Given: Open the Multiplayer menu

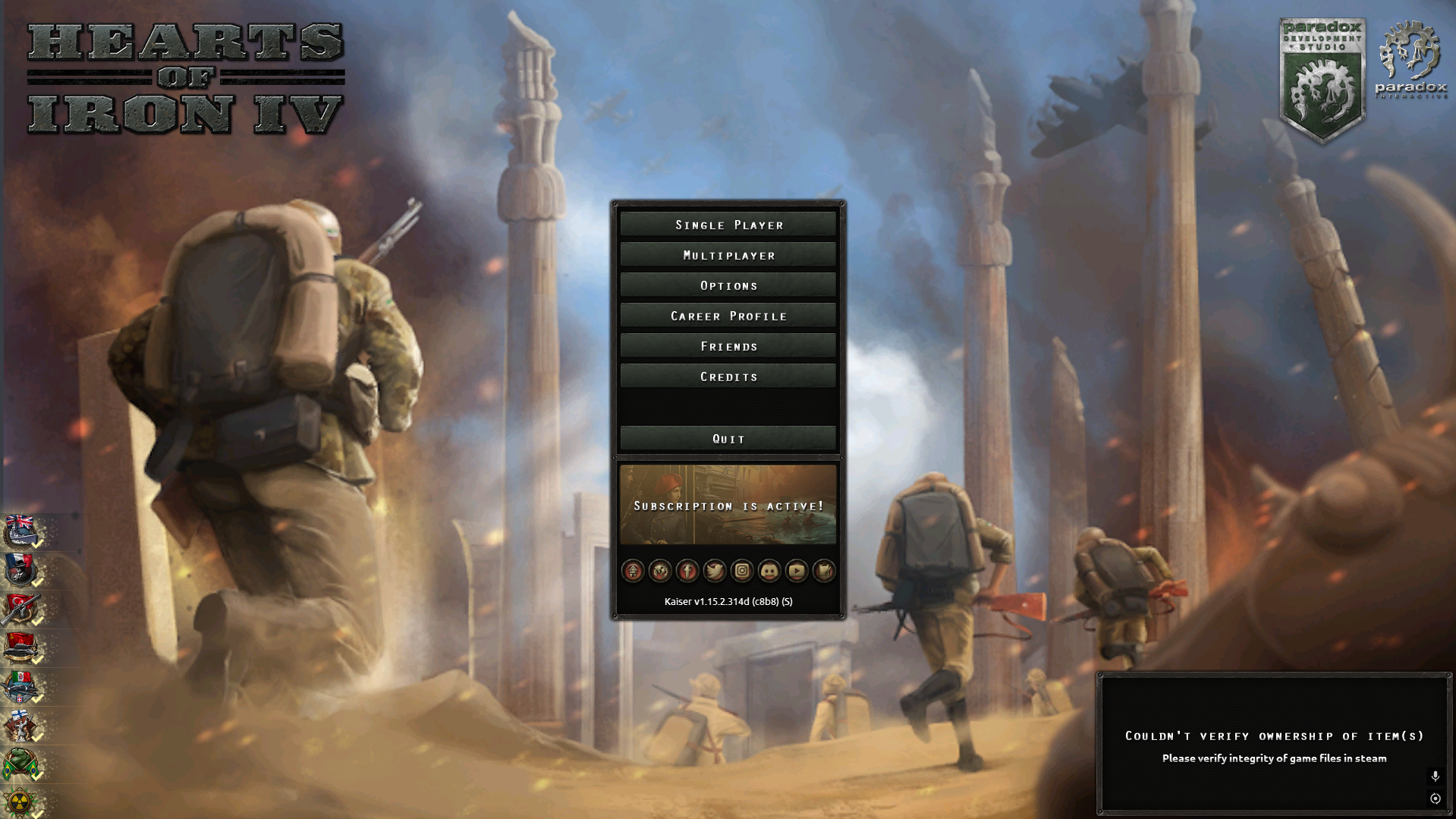Looking at the screenshot, I should [728, 255].
